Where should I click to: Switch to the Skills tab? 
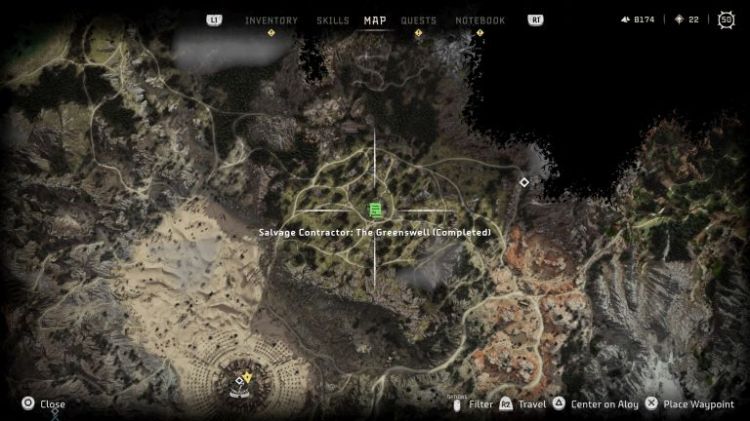coord(332,20)
